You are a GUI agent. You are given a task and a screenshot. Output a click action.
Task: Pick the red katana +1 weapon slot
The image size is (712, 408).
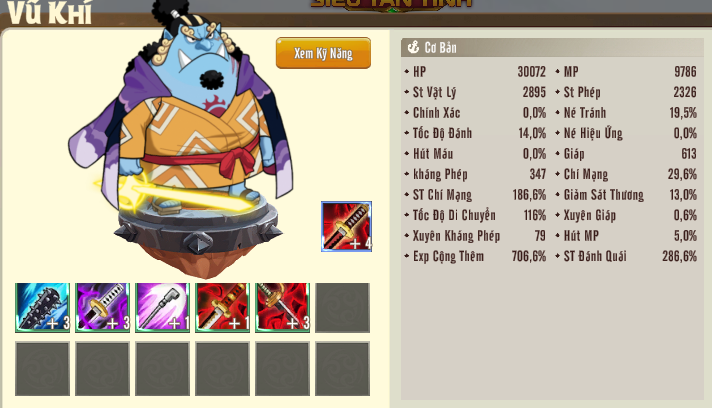(x=222, y=307)
